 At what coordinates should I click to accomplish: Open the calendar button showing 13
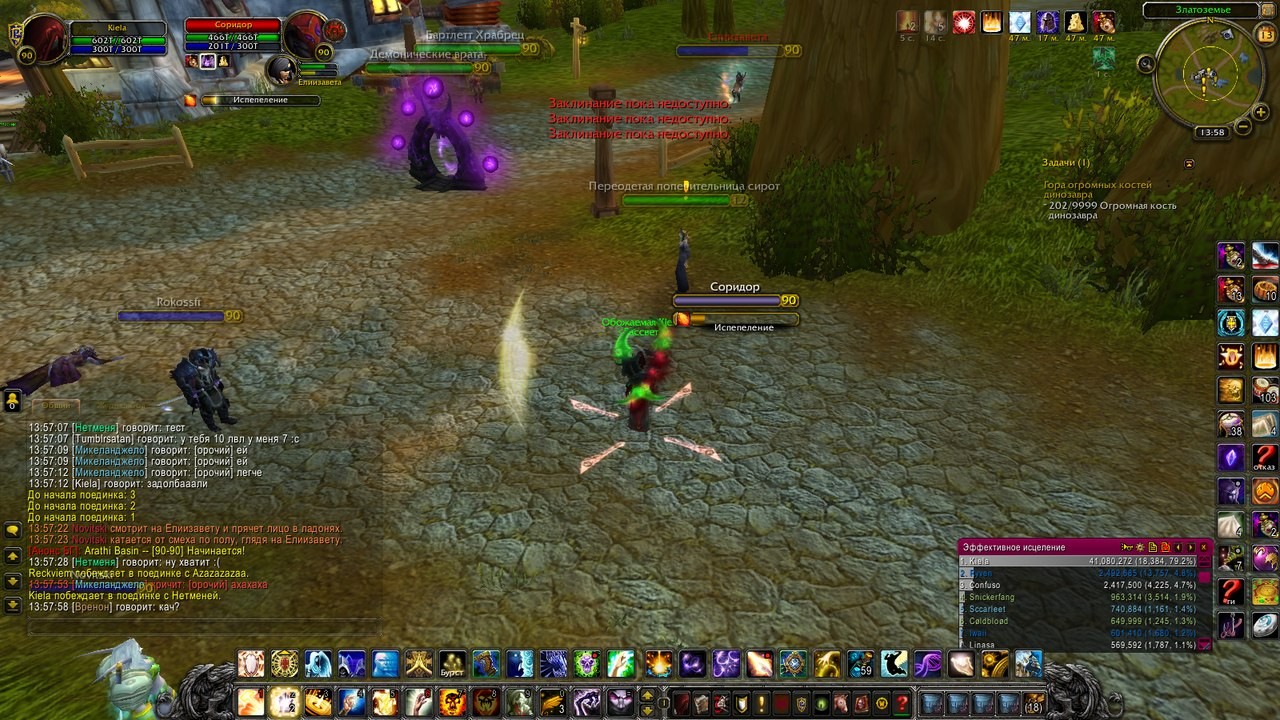point(1265,35)
